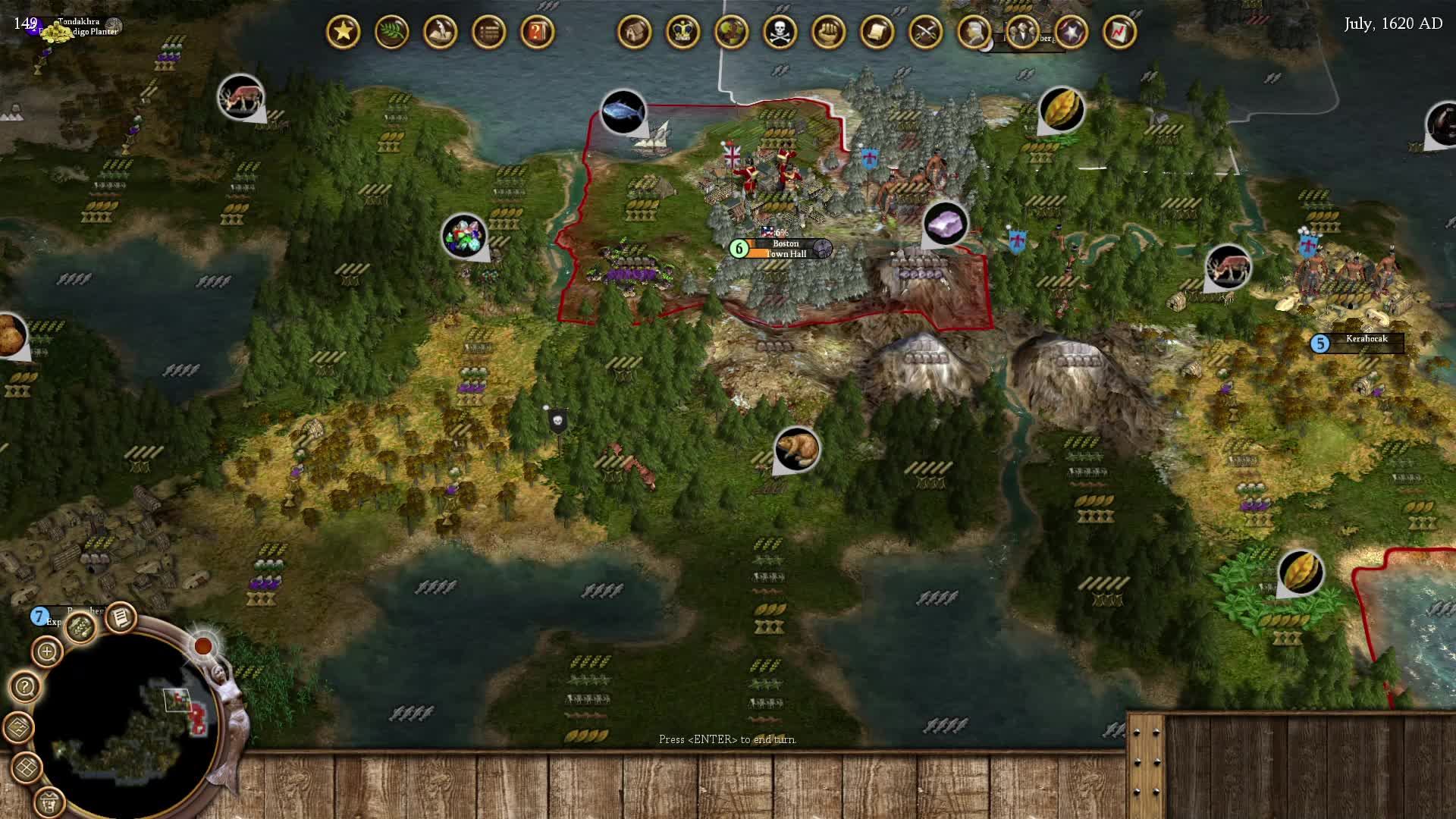Open the red chart graph icon

tap(1119, 32)
